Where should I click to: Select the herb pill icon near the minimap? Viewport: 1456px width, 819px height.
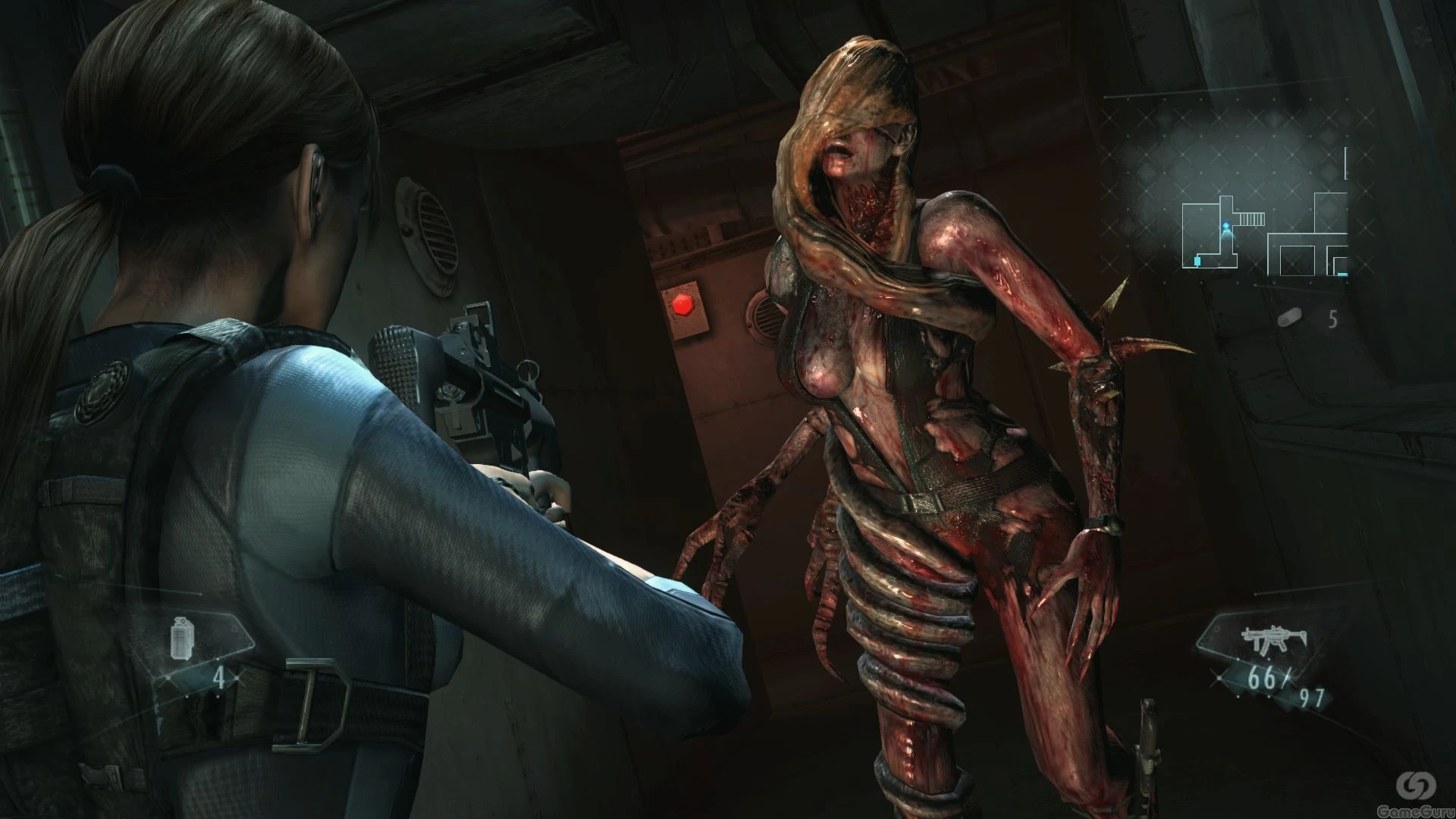click(x=1289, y=318)
